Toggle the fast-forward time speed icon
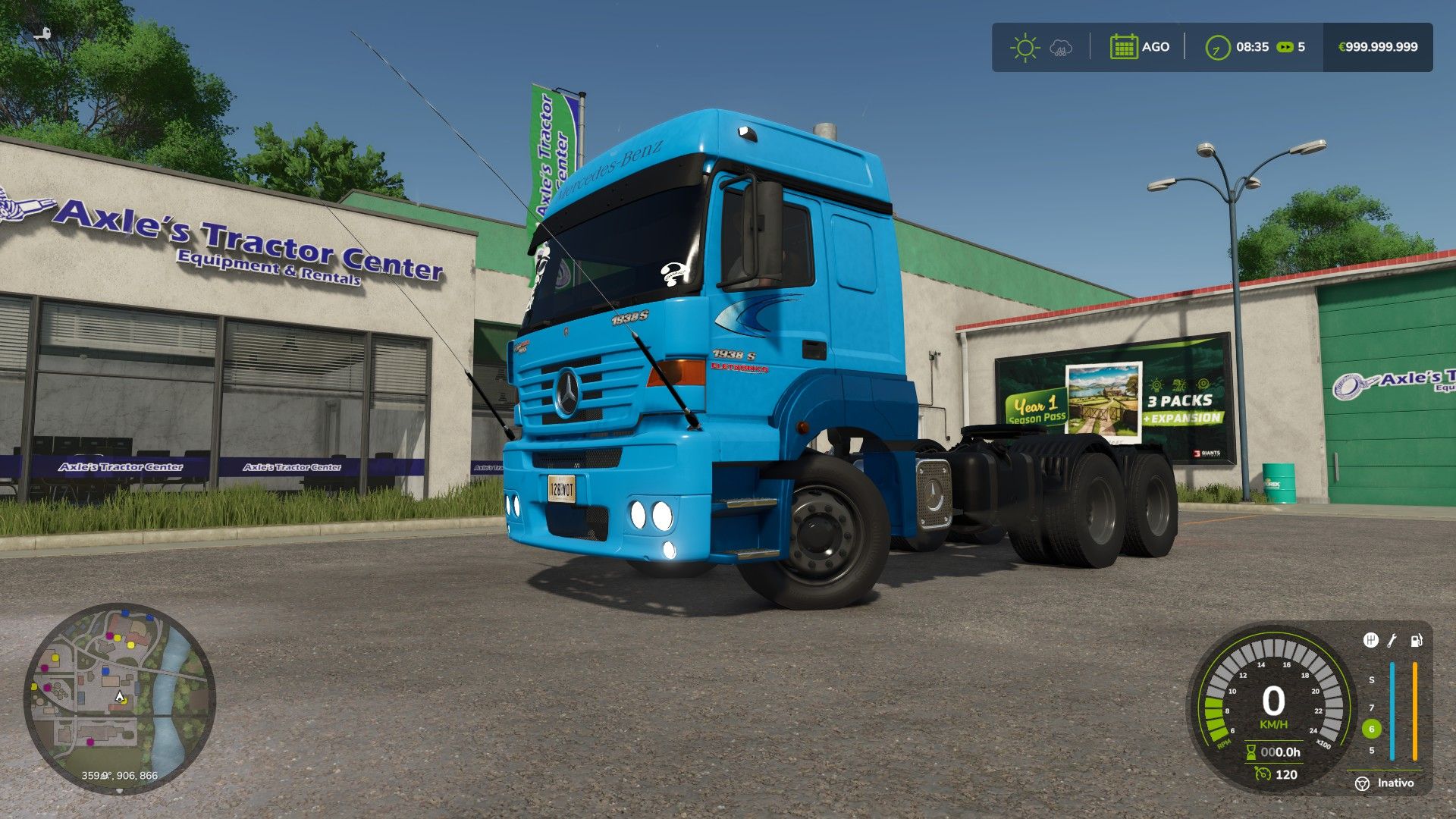This screenshot has height=819, width=1456. click(x=1285, y=47)
